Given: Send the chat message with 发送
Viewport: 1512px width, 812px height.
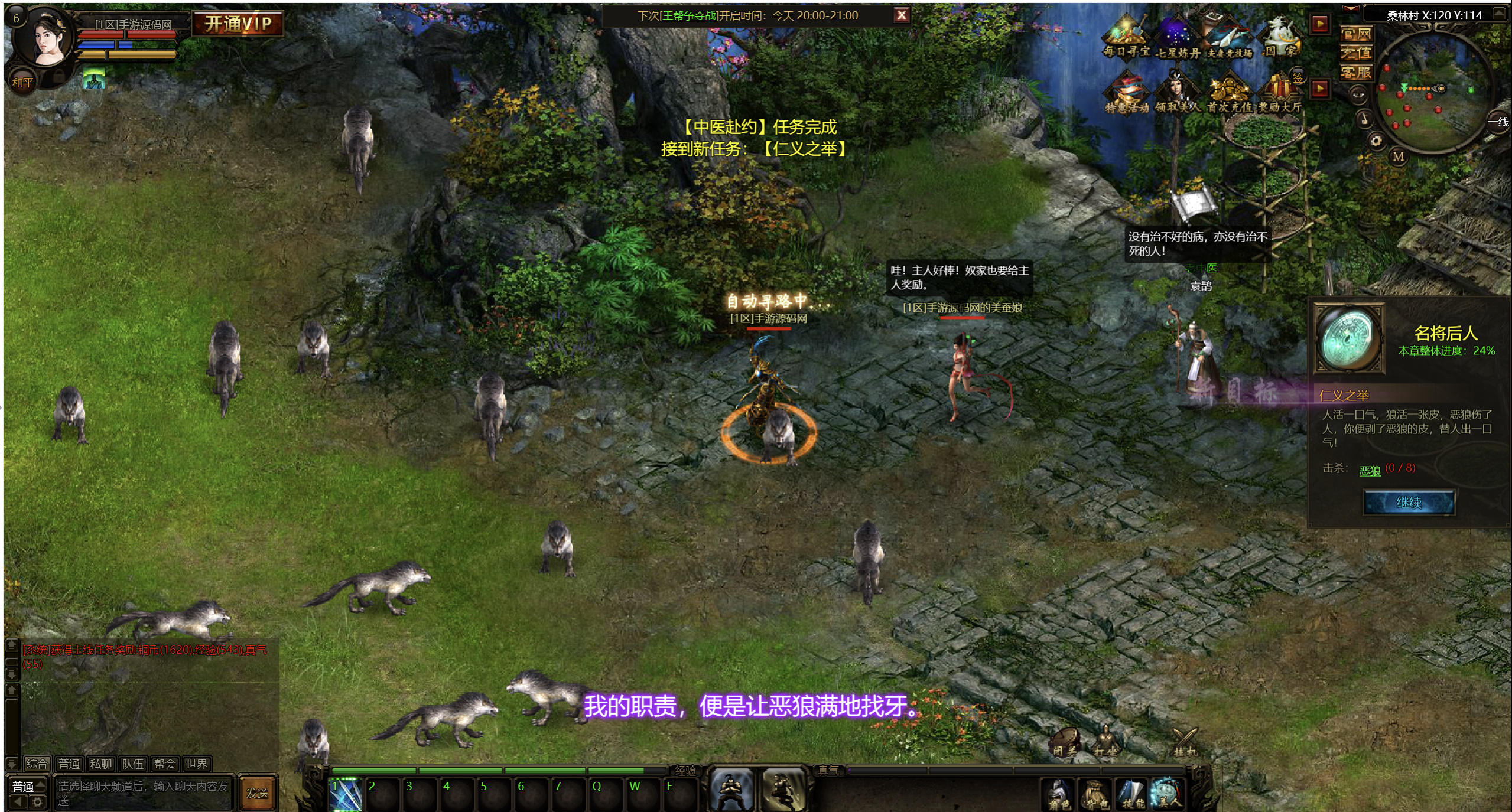Looking at the screenshot, I should 257,793.
